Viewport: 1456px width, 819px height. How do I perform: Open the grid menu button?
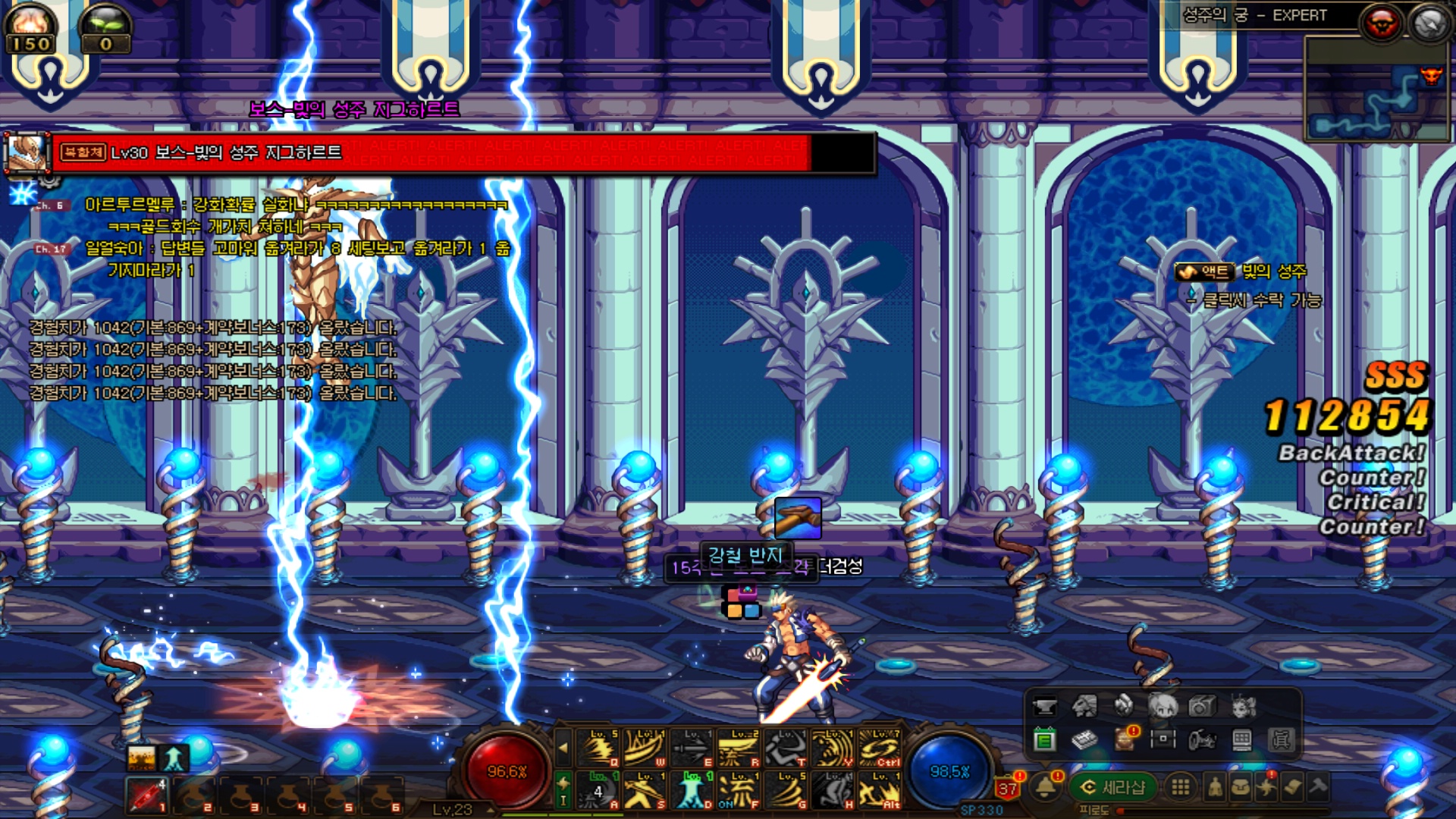[x=1180, y=787]
